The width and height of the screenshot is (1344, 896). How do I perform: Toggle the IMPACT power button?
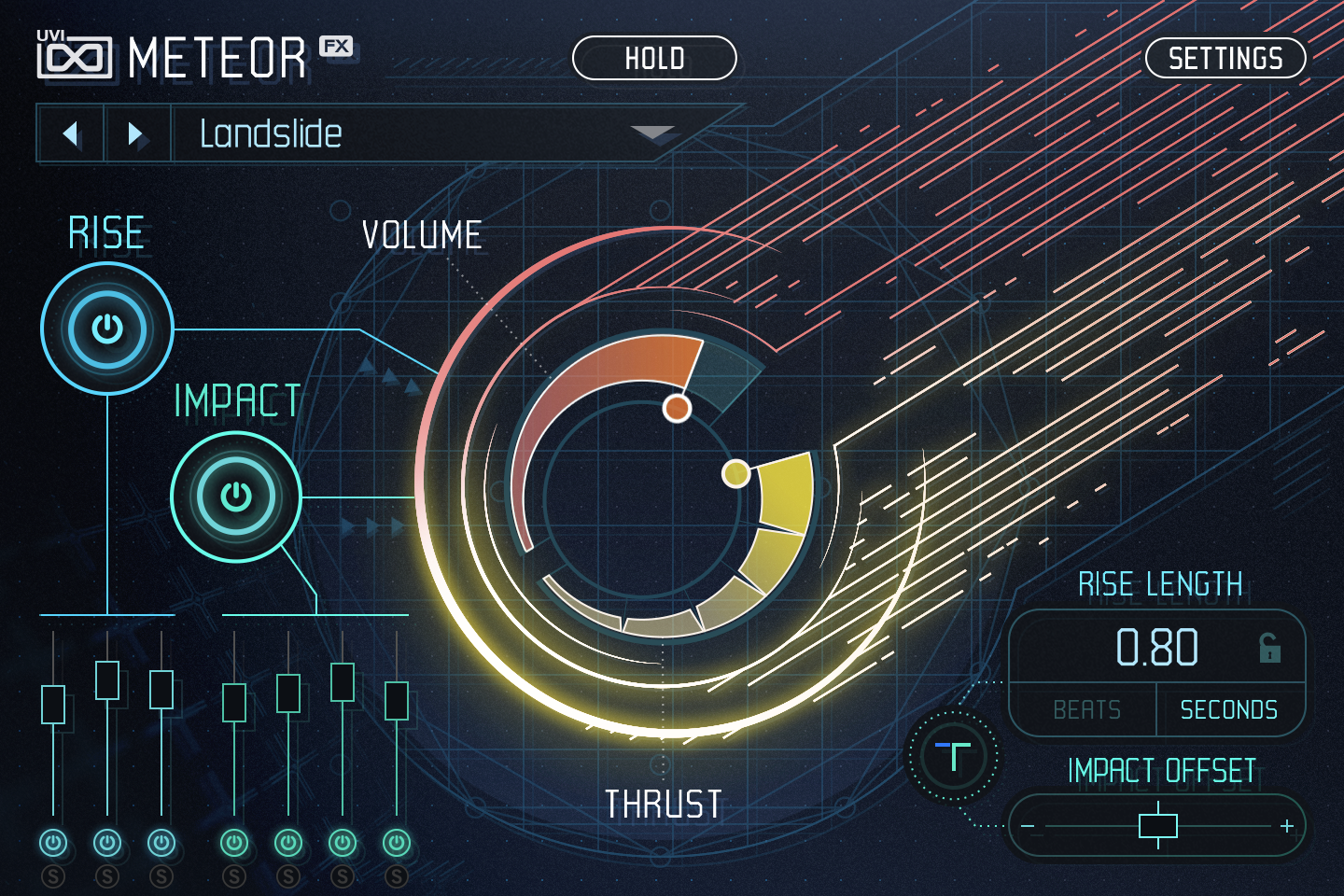tap(236, 497)
